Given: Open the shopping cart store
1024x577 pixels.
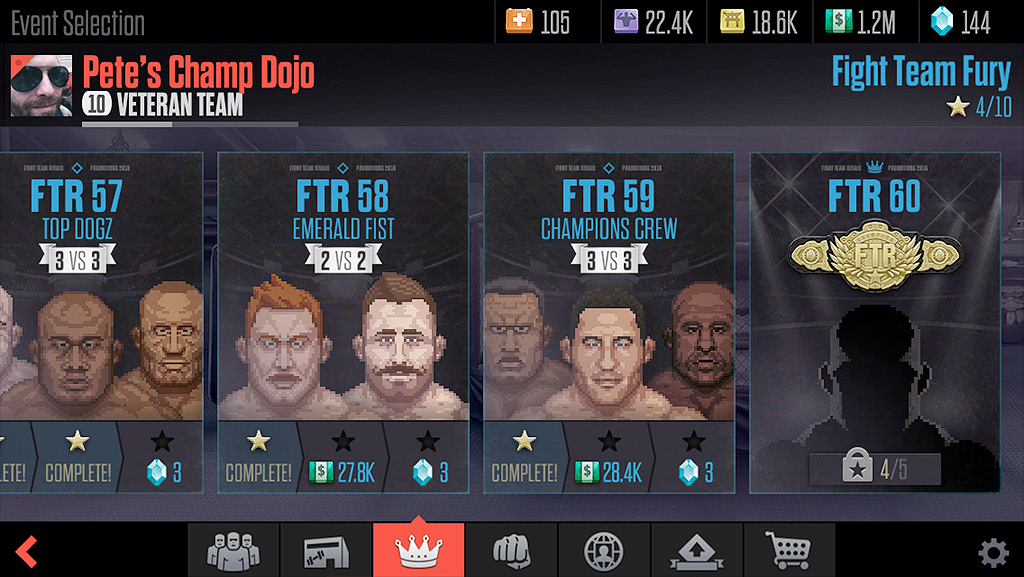Looking at the screenshot, I should [x=788, y=550].
